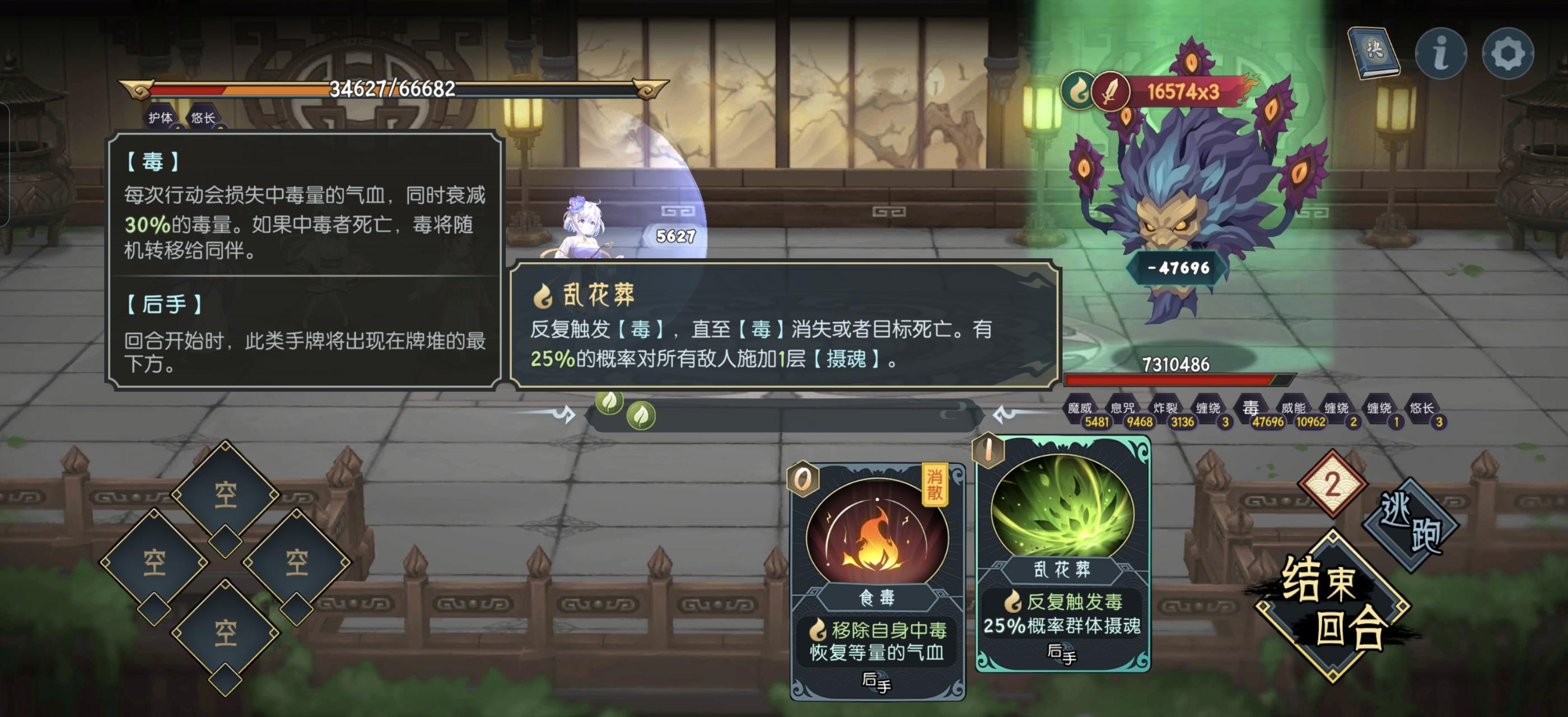The image size is (1568, 717).
Task: Expand the 缠绕 status with 3 stacks
Action: [1209, 407]
